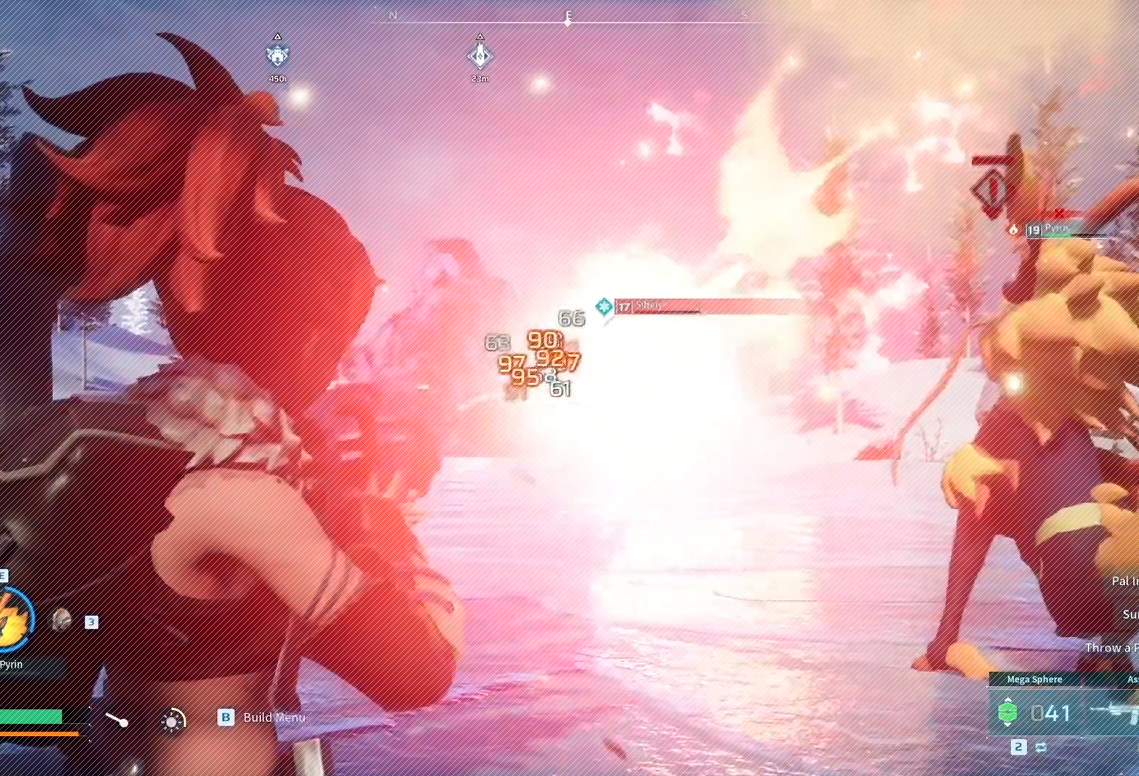Select the Pyrin partner pal portrait
1139x776 pixels.
[x=12, y=620]
